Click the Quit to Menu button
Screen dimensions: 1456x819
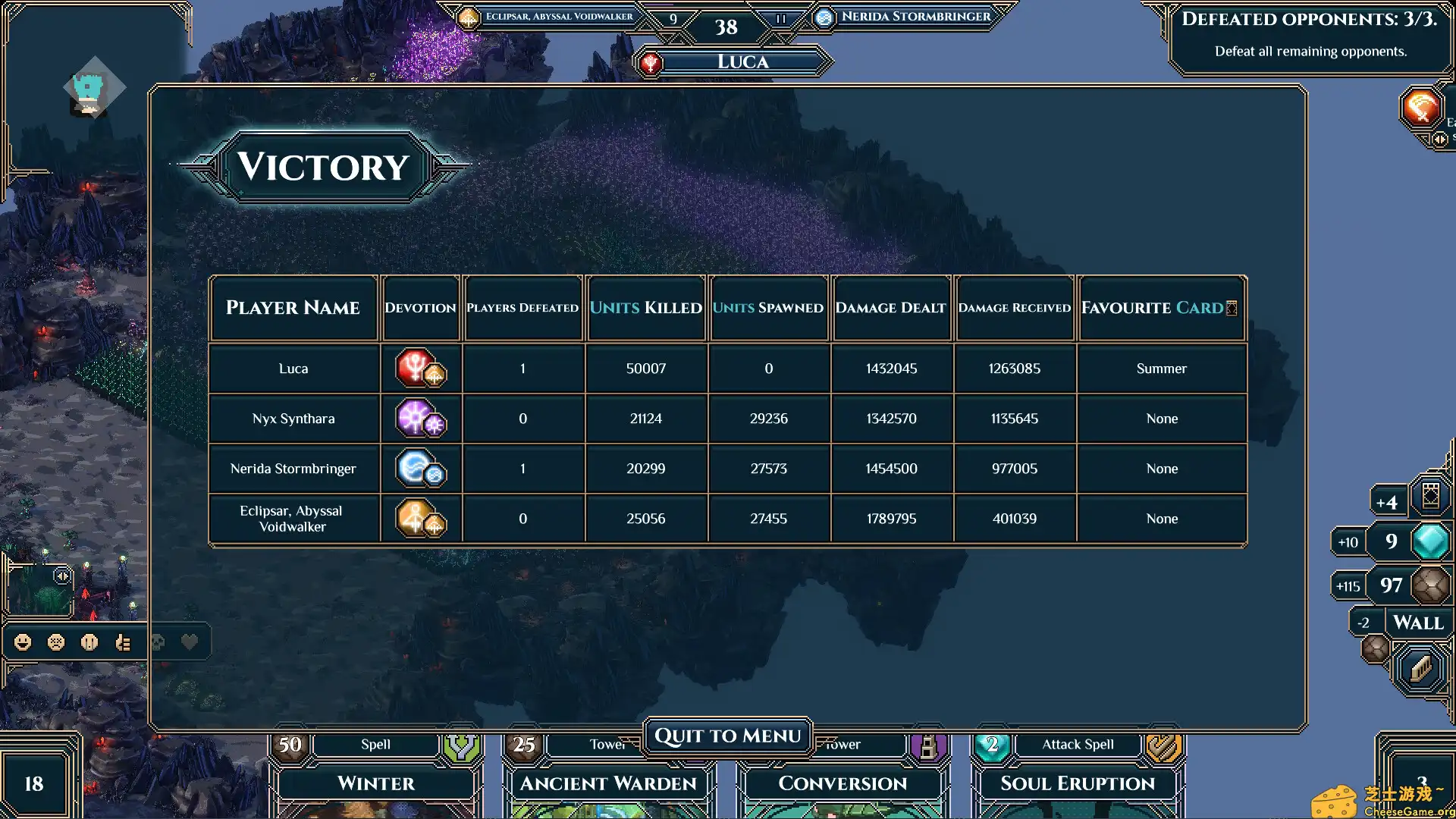[x=727, y=736]
